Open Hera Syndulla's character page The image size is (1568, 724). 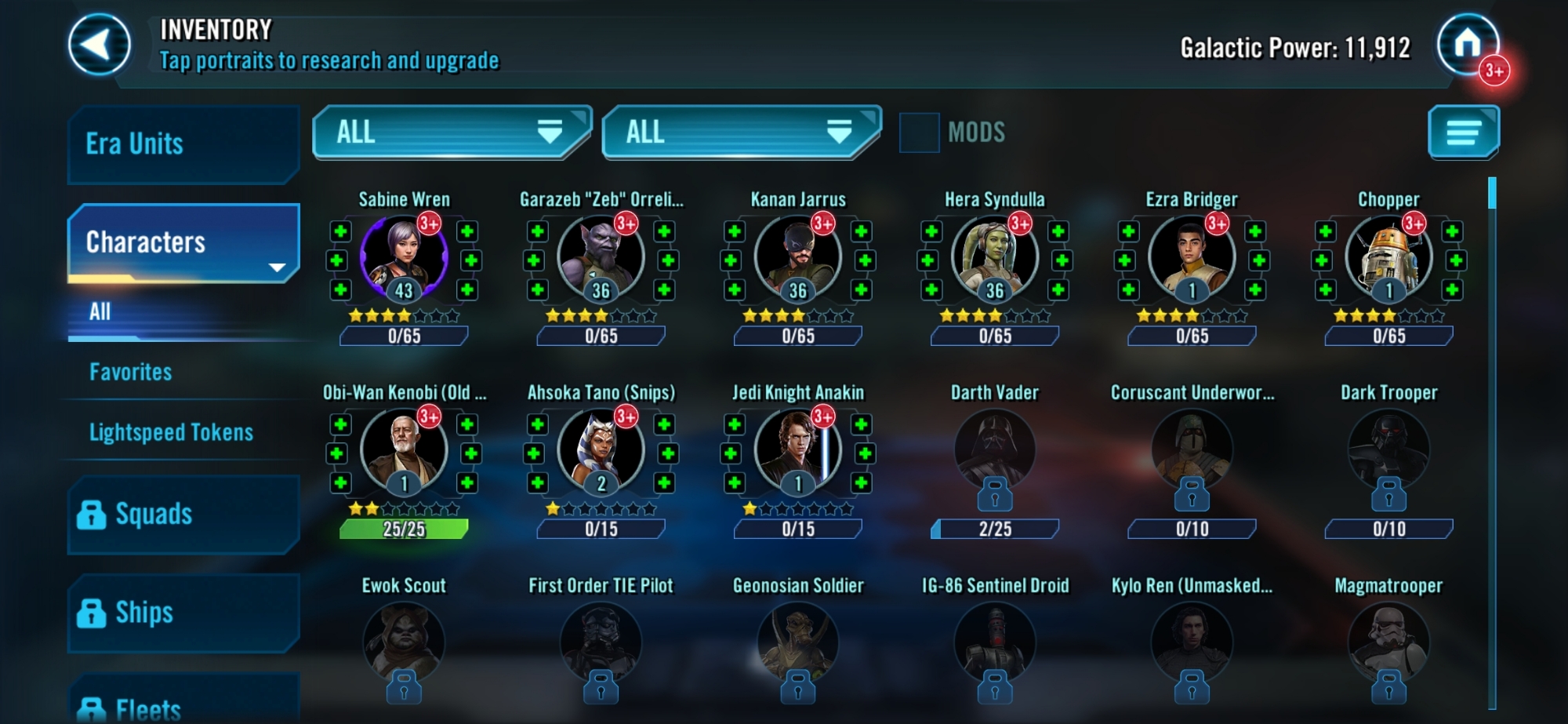tap(995, 257)
